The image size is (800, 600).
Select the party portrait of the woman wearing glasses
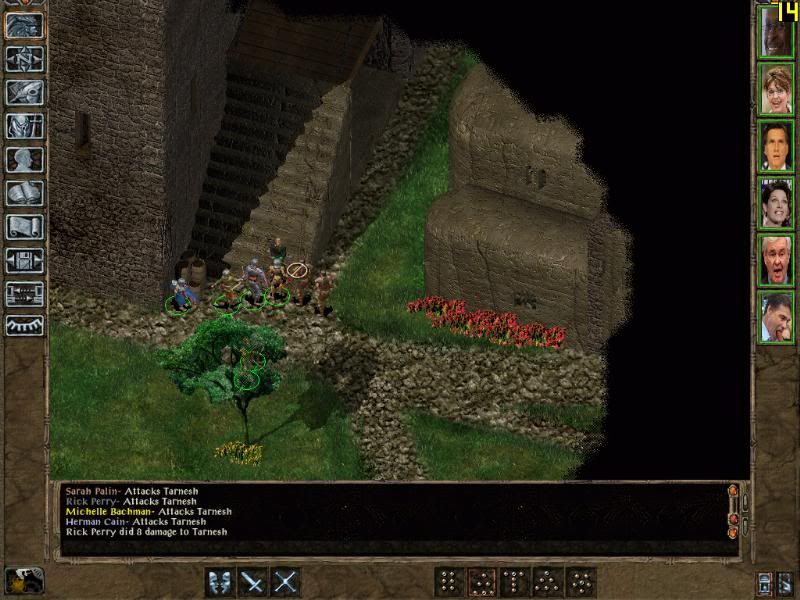776,89
